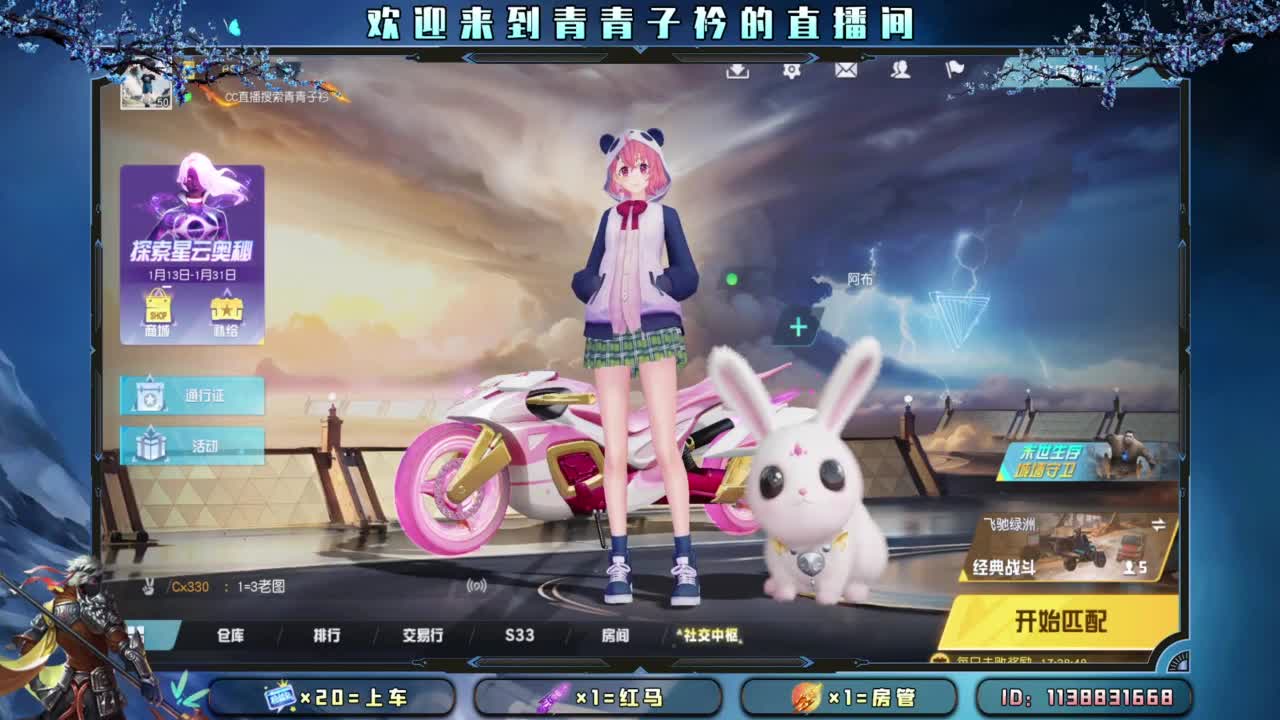Viewport: 1280px width, 720px height.
Task: Open the mail envelope icon
Action: click(848, 72)
